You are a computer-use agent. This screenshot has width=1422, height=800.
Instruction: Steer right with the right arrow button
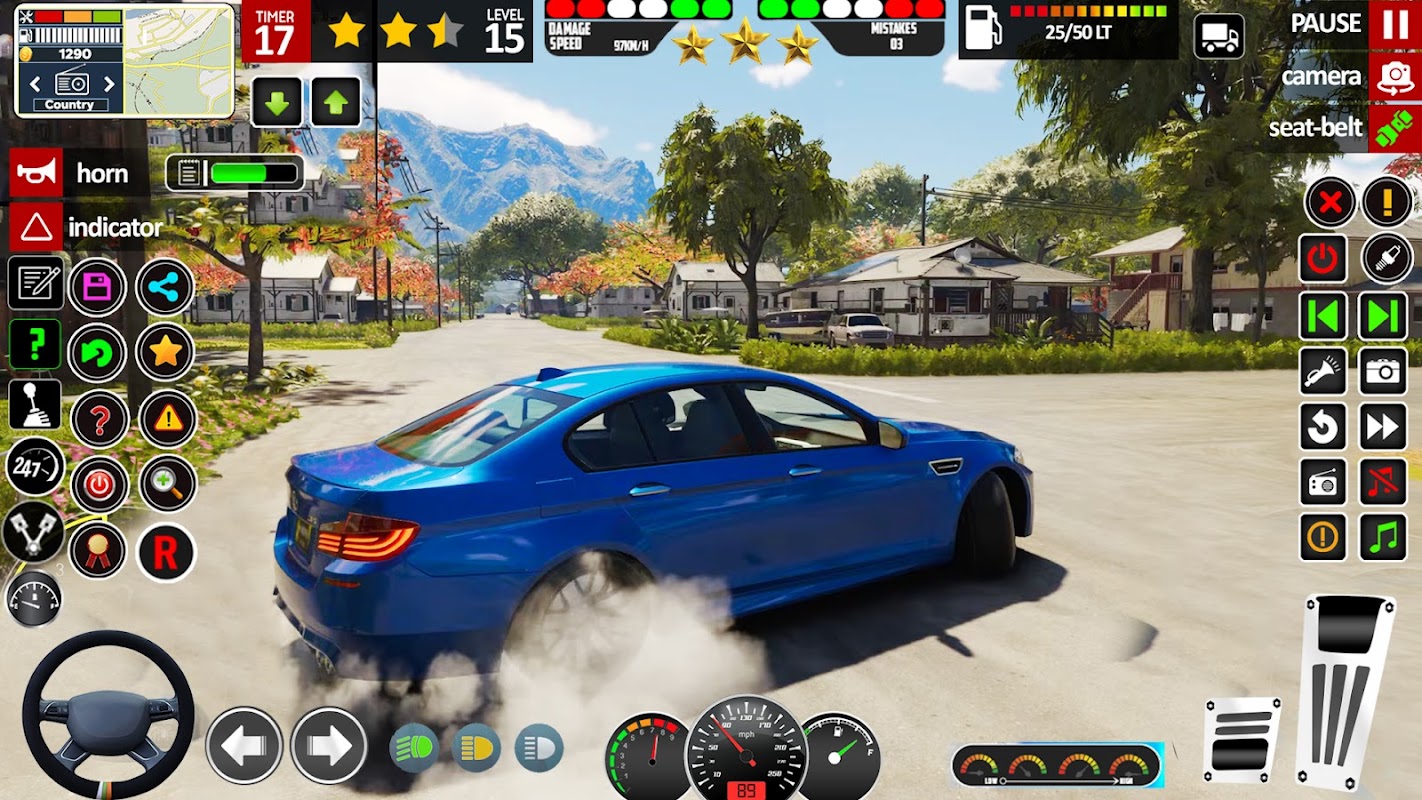[329, 745]
